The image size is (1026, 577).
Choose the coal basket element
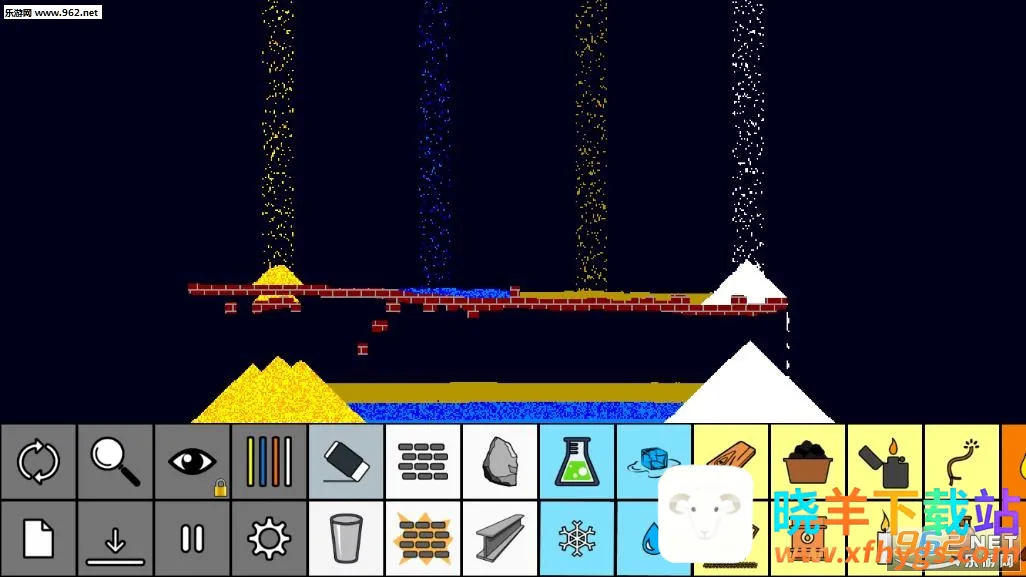point(808,462)
